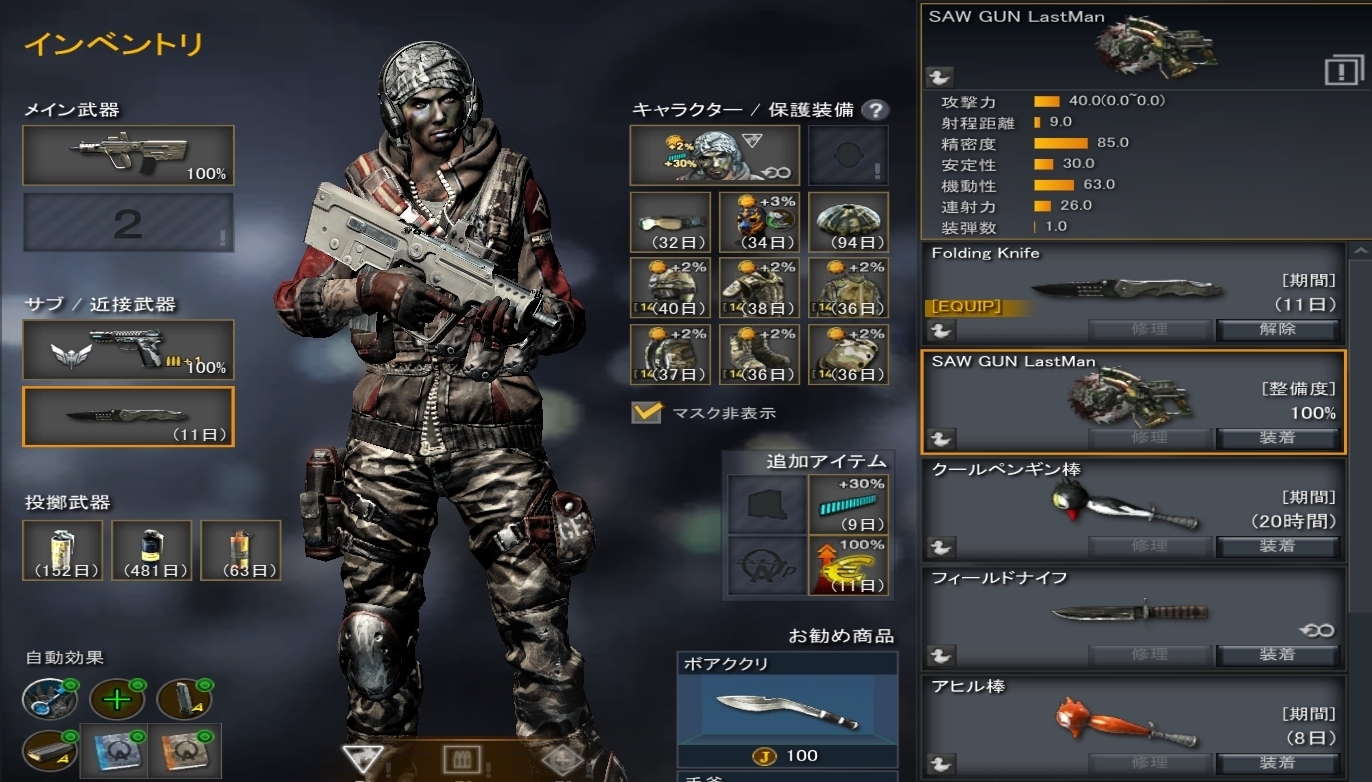Equip the フィールドナイフ with 装着
Viewport: 1372px width, 782px height.
click(1277, 654)
